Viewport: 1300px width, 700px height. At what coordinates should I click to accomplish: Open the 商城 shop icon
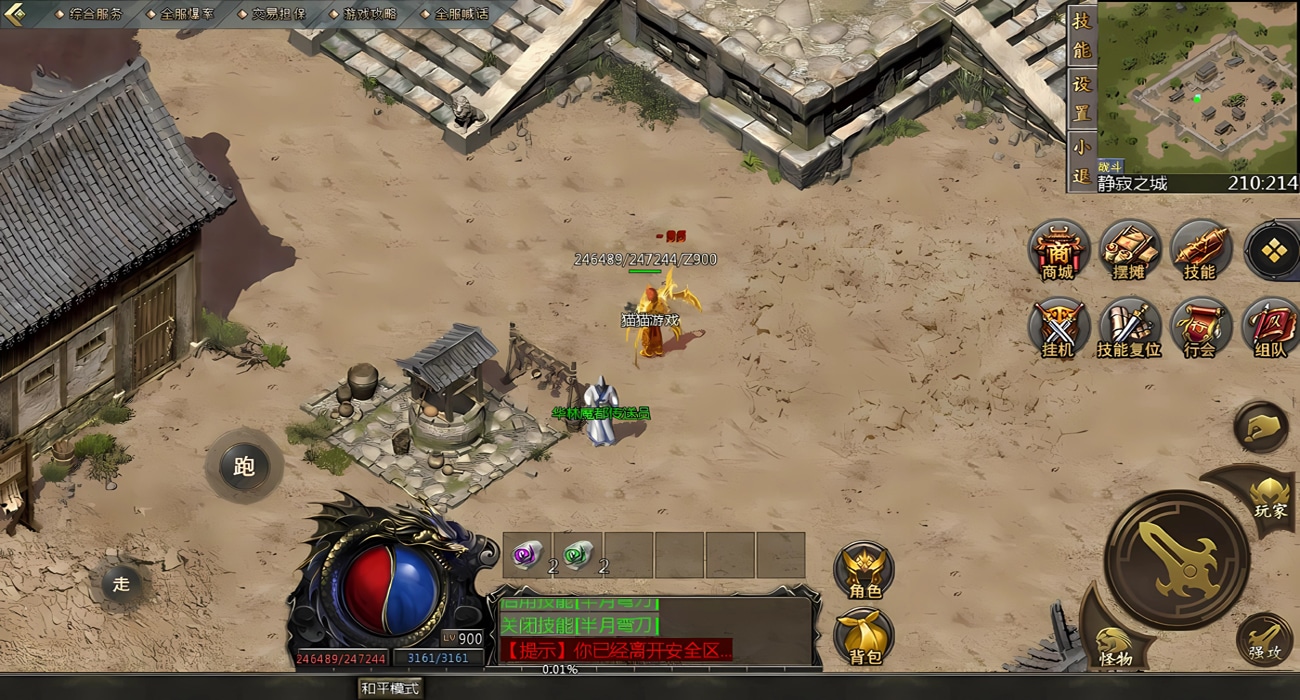(x=1058, y=250)
